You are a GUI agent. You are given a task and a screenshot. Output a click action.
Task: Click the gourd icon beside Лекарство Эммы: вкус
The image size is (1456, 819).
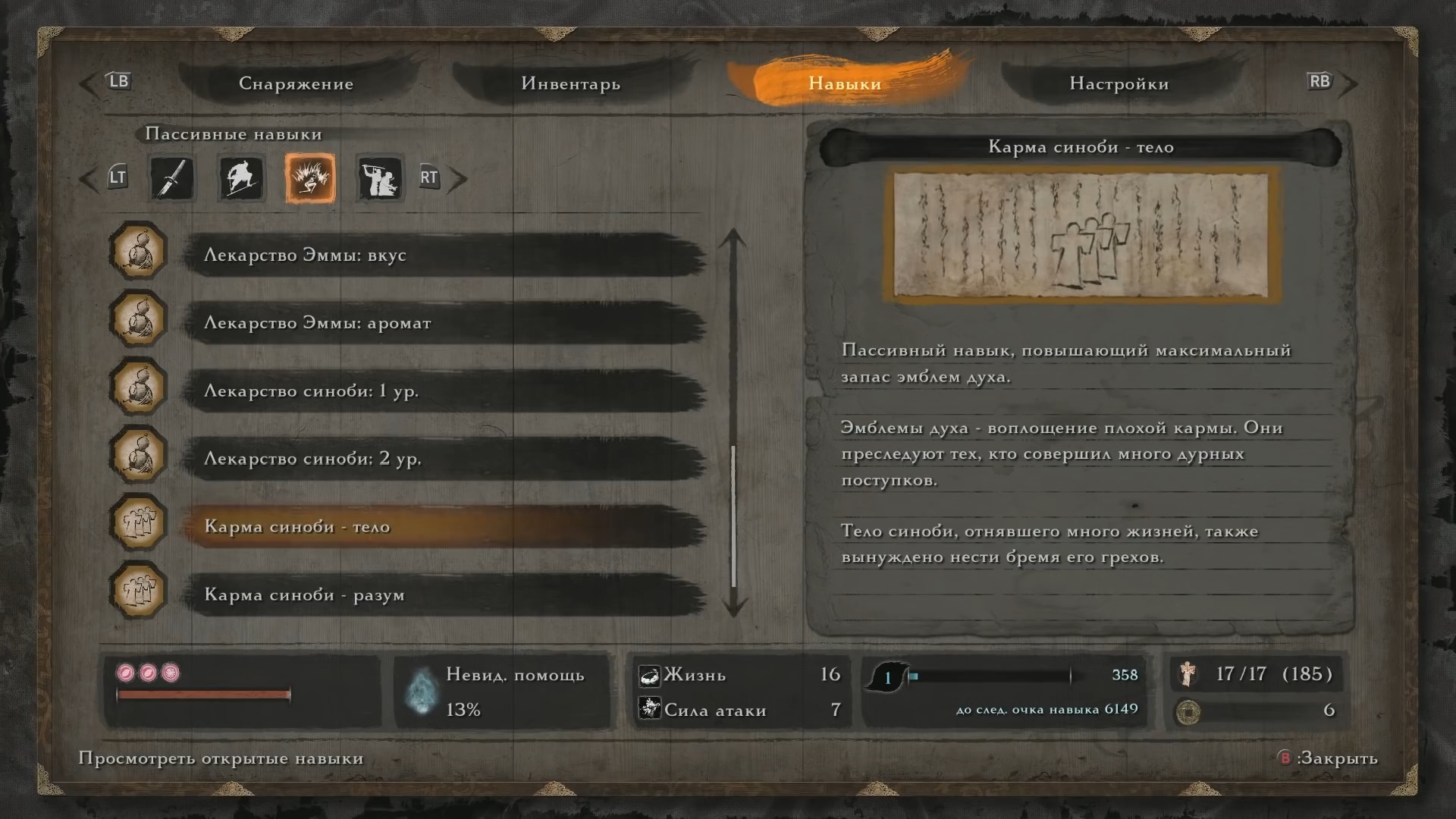pyautogui.click(x=138, y=252)
